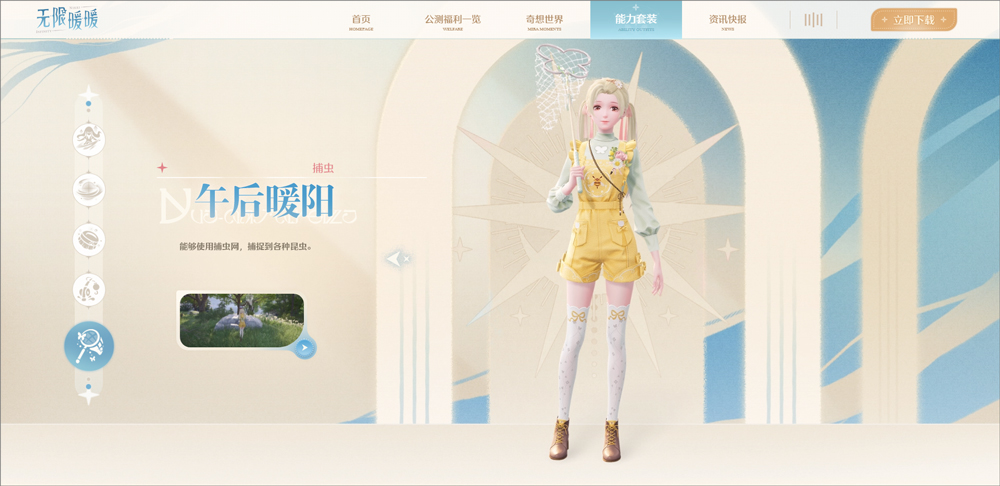This screenshot has width=1000, height=486.
Task: Select the highlighted bug net outfit icon
Action: (89, 346)
